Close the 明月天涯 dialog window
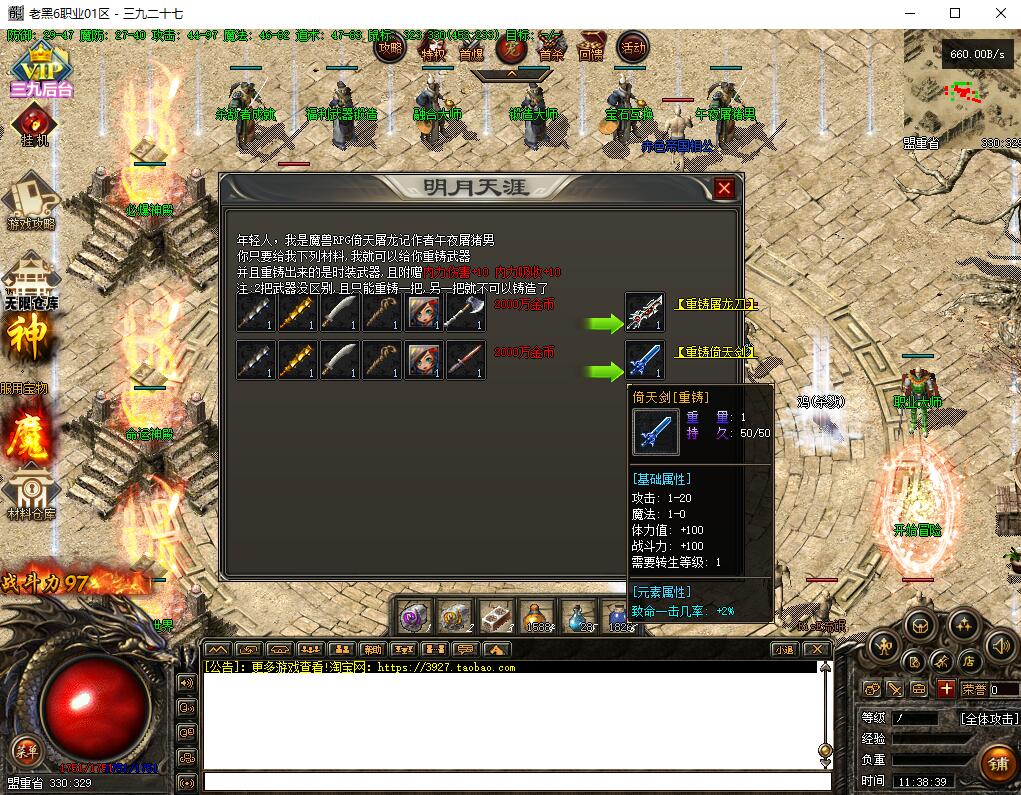Image resolution: width=1021 pixels, height=795 pixels. pos(724,188)
